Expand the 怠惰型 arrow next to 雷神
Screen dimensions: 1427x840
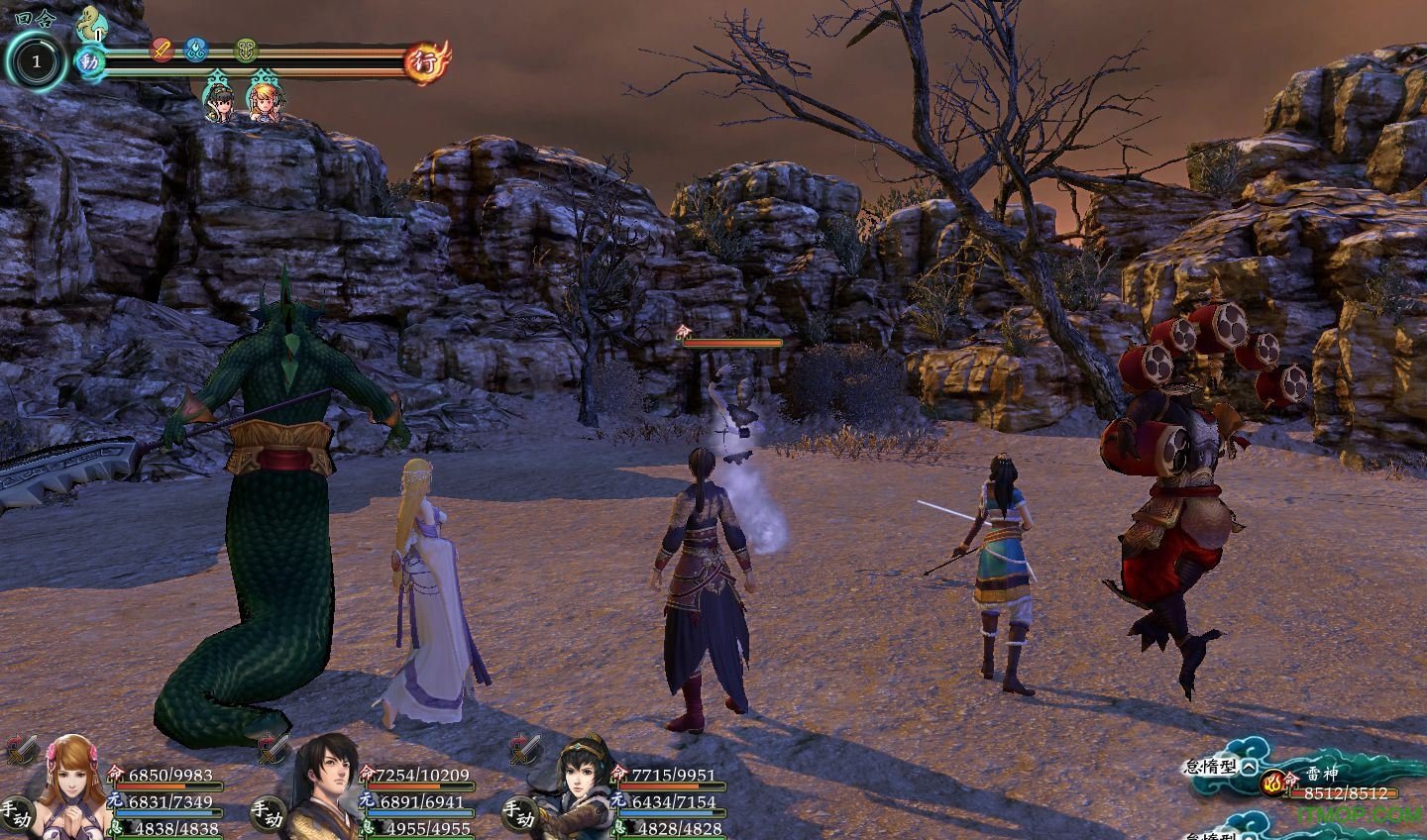pos(1249,766)
